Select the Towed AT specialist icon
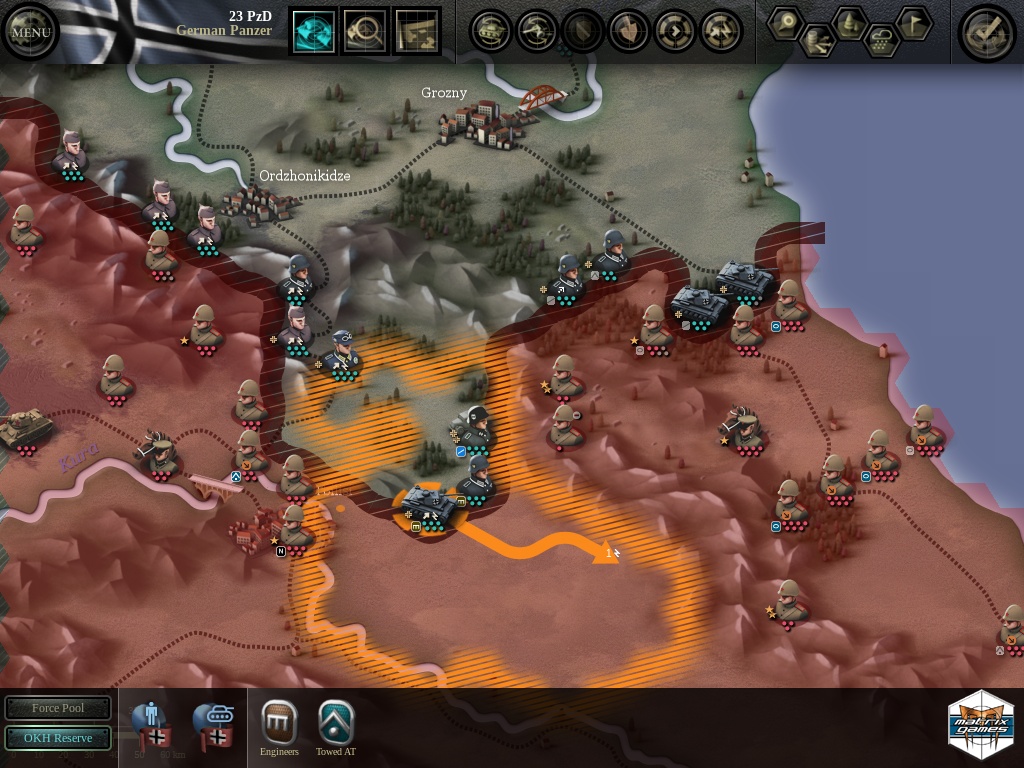The width and height of the screenshot is (1024, 768). 336,722
